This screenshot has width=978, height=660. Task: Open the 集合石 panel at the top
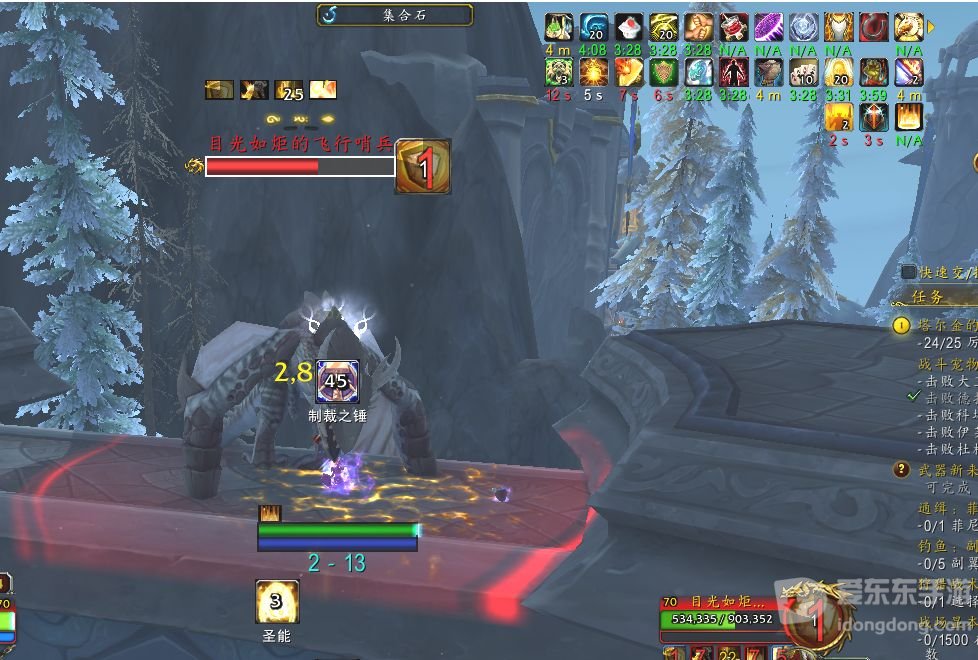click(x=395, y=15)
